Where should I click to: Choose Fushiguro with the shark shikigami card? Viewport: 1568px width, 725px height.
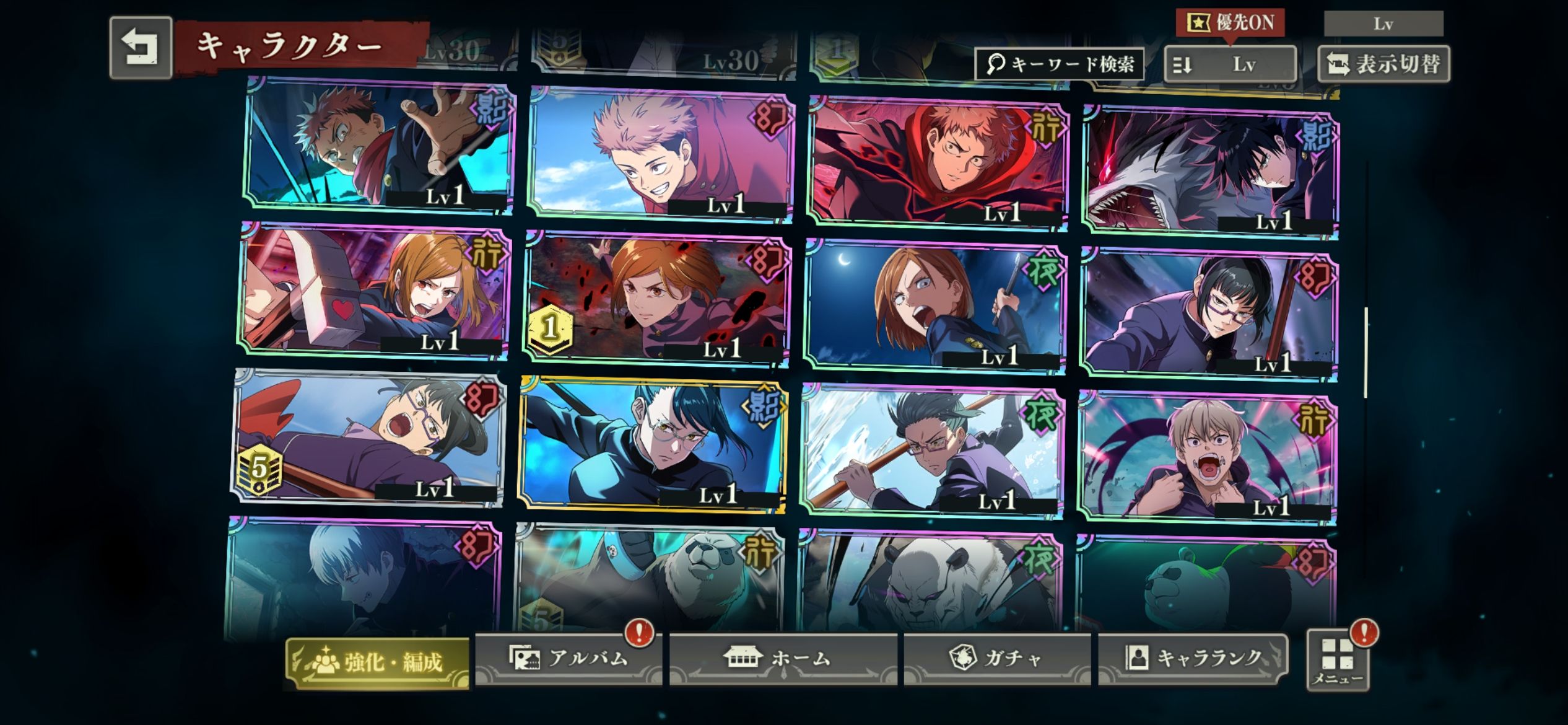click(1210, 170)
